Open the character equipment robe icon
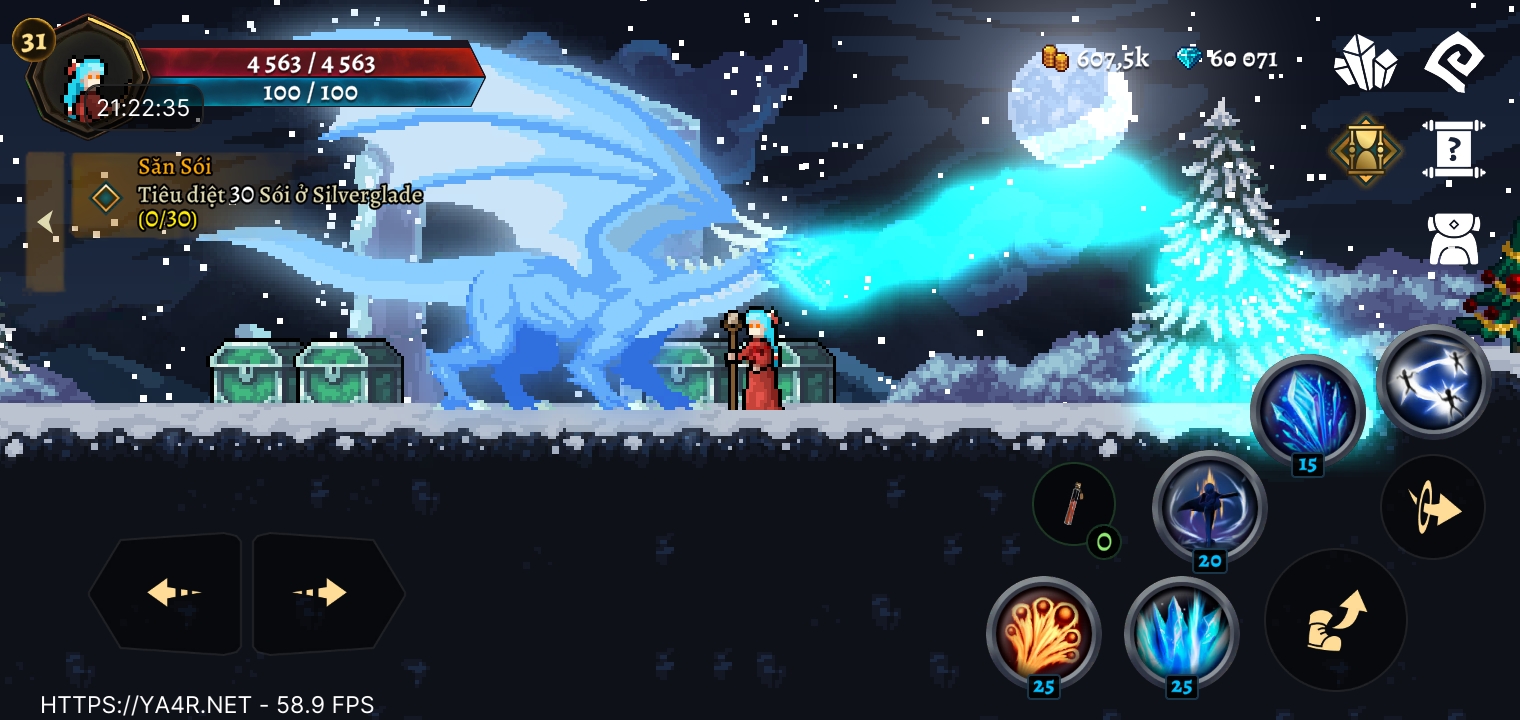Screen dimensions: 1520x720 1454,239
